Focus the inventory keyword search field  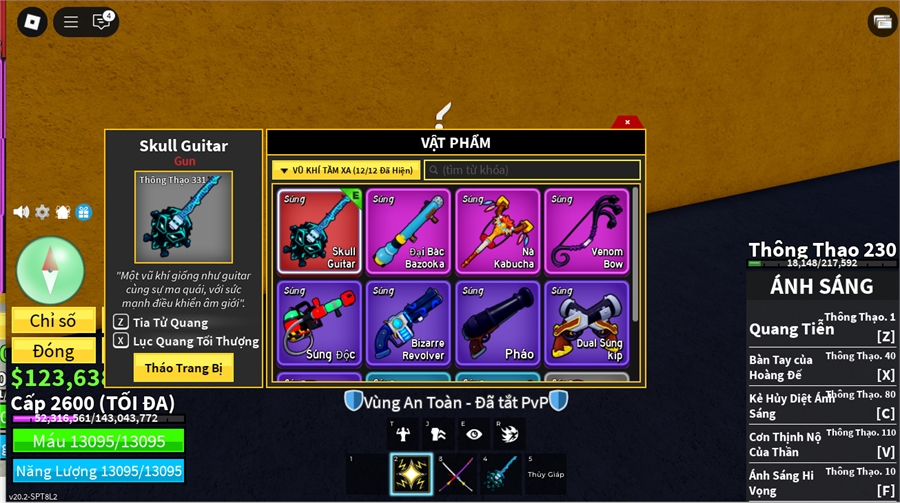[532, 171]
